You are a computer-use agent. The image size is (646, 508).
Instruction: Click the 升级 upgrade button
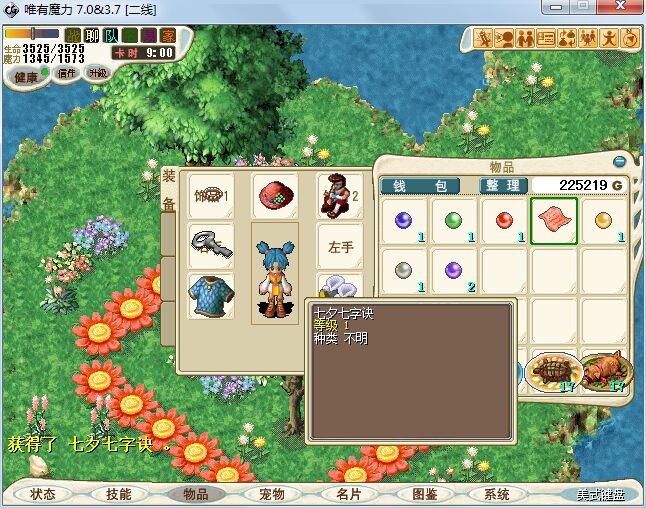coord(98,73)
